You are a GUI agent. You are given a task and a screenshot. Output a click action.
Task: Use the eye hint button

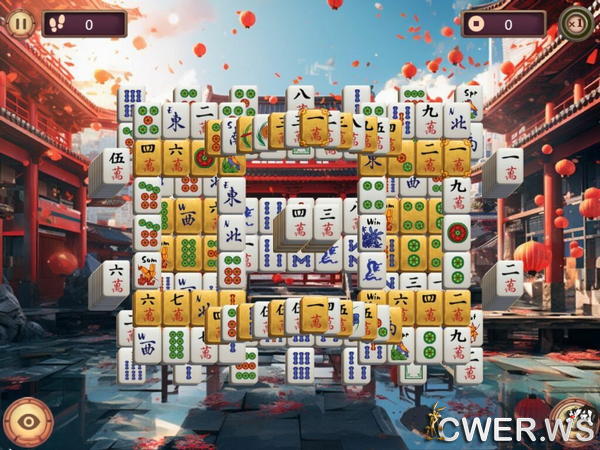[28, 422]
